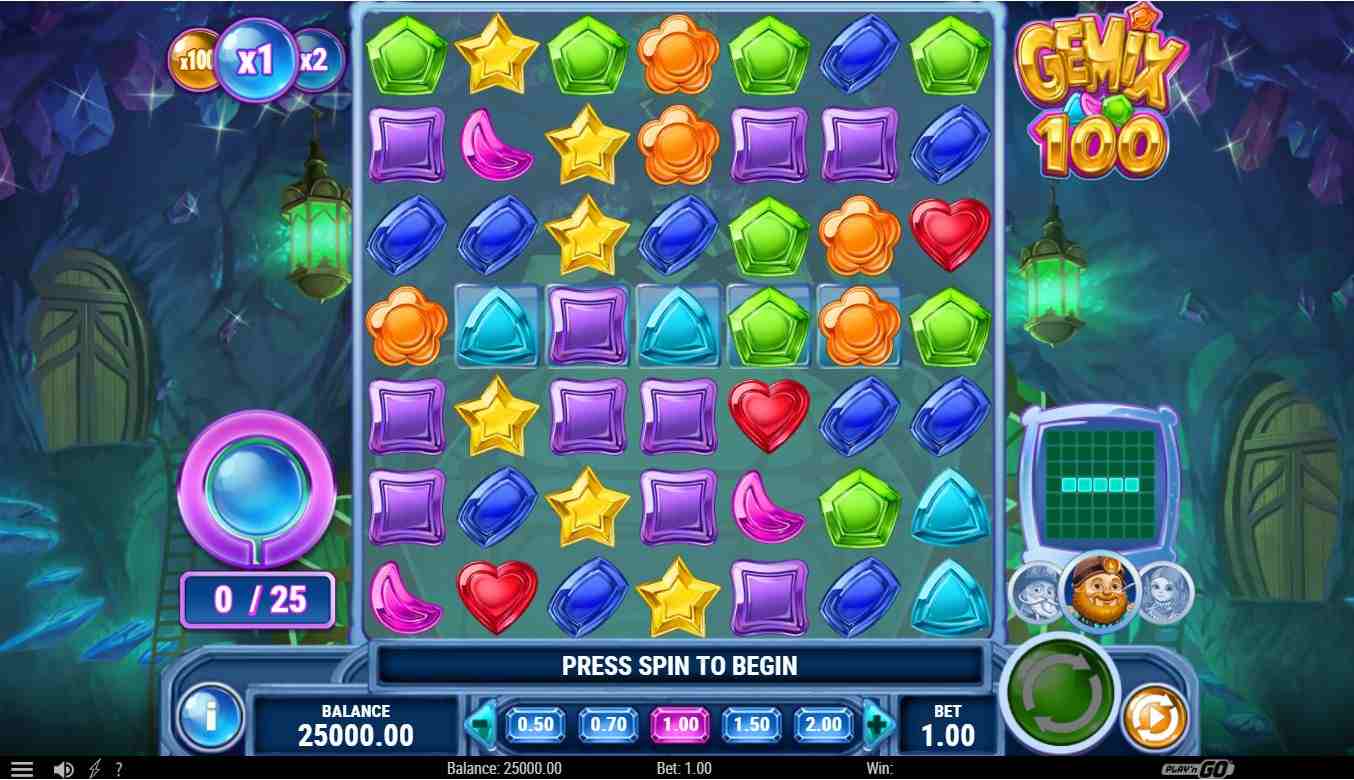Open the game info paytable button
This screenshot has height=780, width=1354.
click(x=210, y=717)
